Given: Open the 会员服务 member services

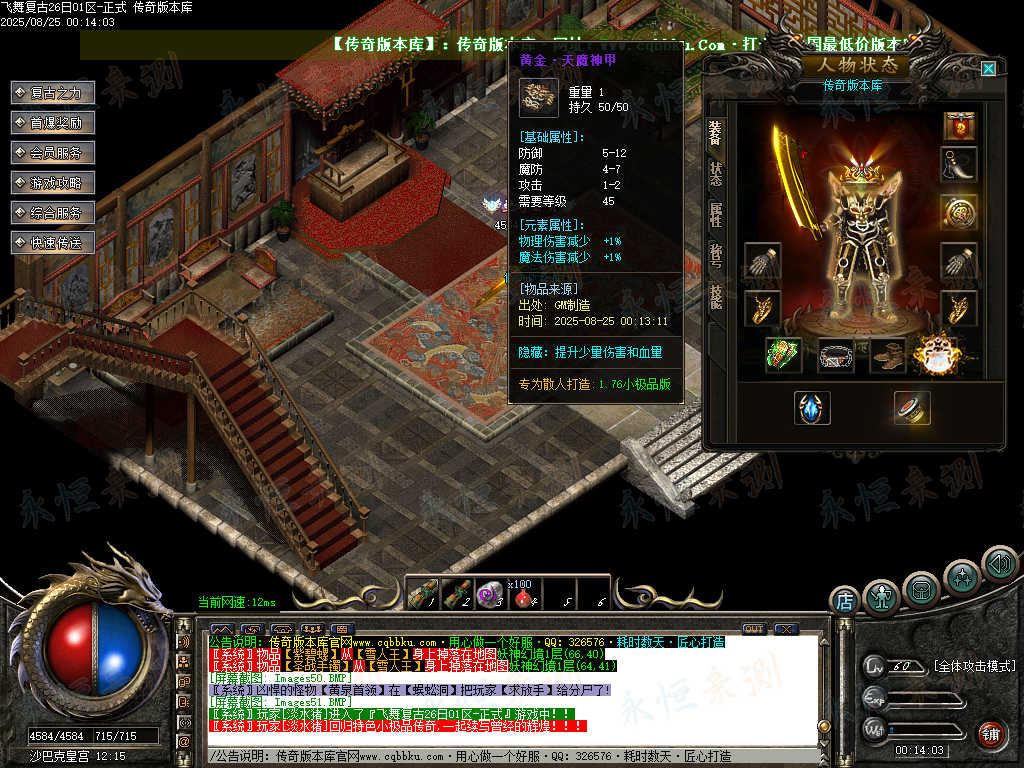Looking at the screenshot, I should click(53, 153).
